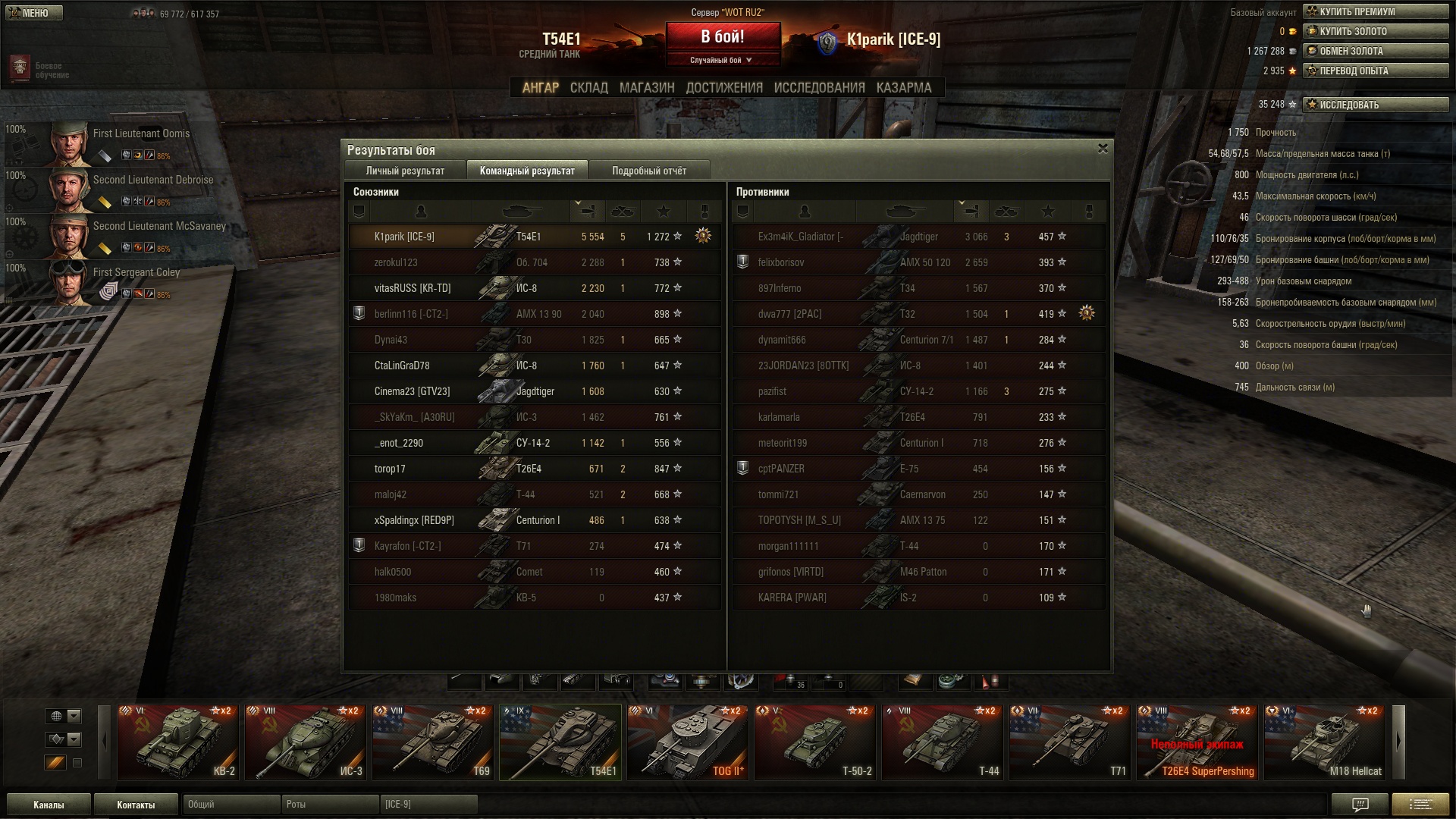Open the ОБМЕН ЗОЛОТА exchange
Screen dimensions: 1456x819
(x=1376, y=51)
